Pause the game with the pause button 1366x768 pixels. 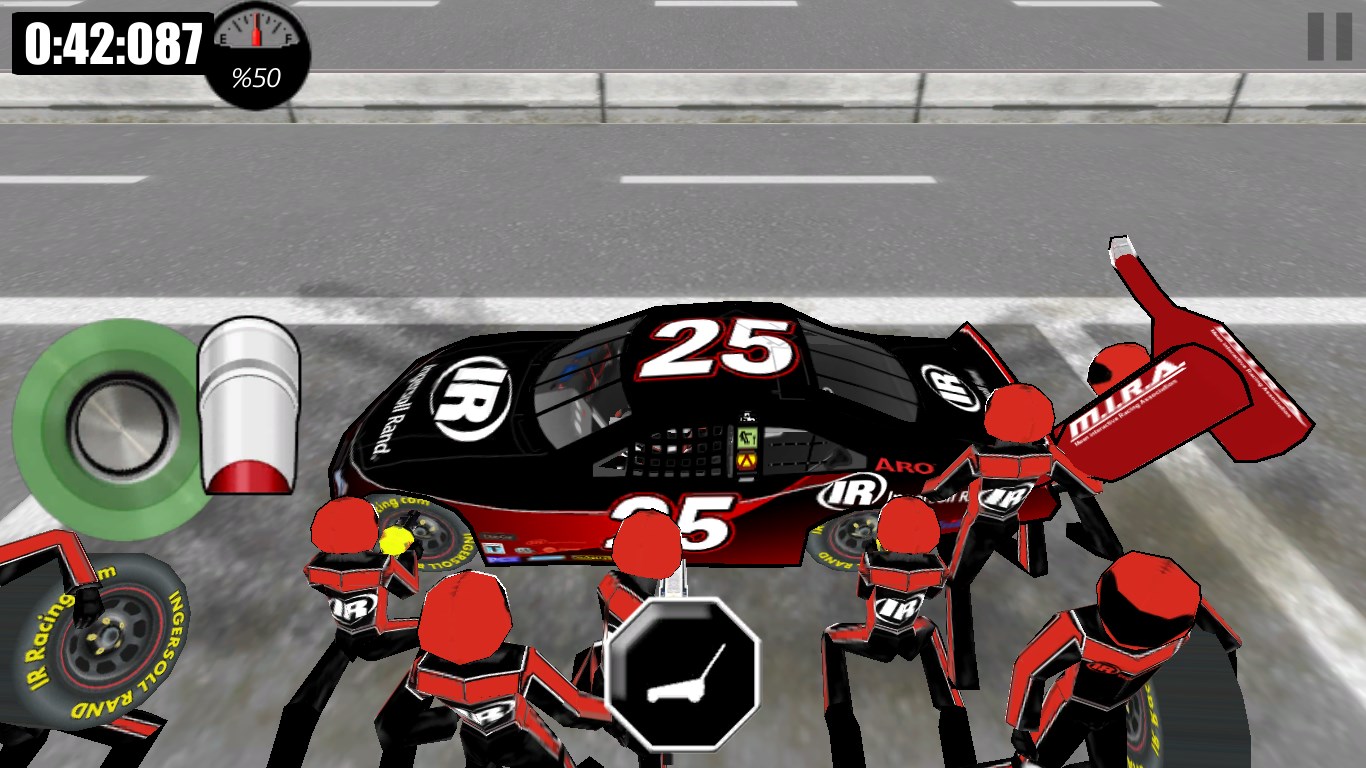1329,37
